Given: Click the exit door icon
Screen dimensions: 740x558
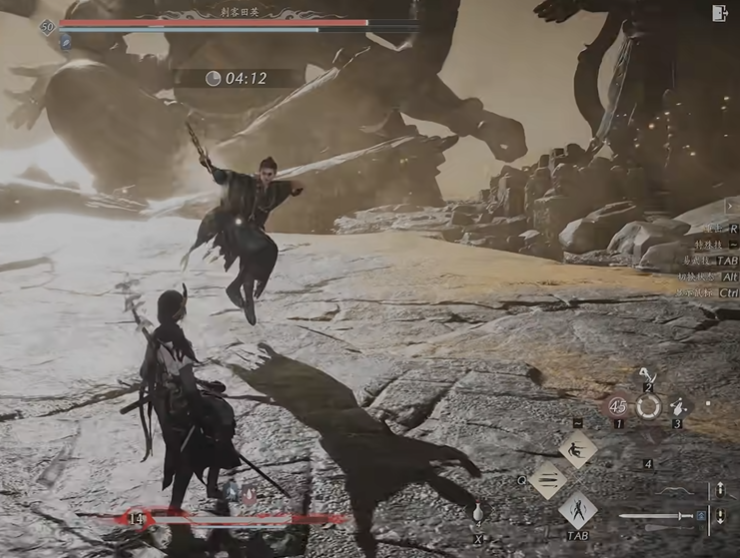Looking at the screenshot, I should pos(720,13).
